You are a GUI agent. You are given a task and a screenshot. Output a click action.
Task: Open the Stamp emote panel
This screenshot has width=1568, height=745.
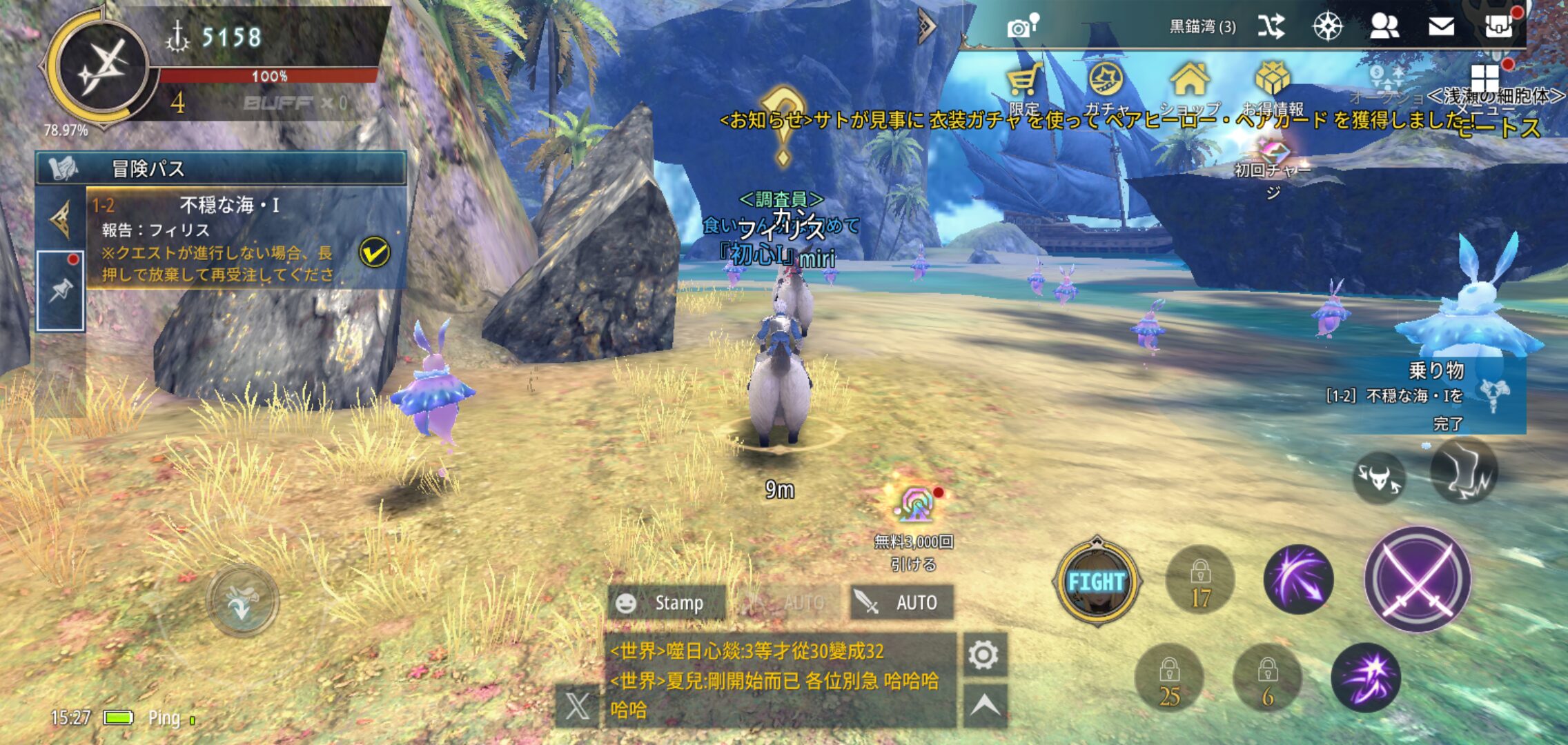click(666, 603)
